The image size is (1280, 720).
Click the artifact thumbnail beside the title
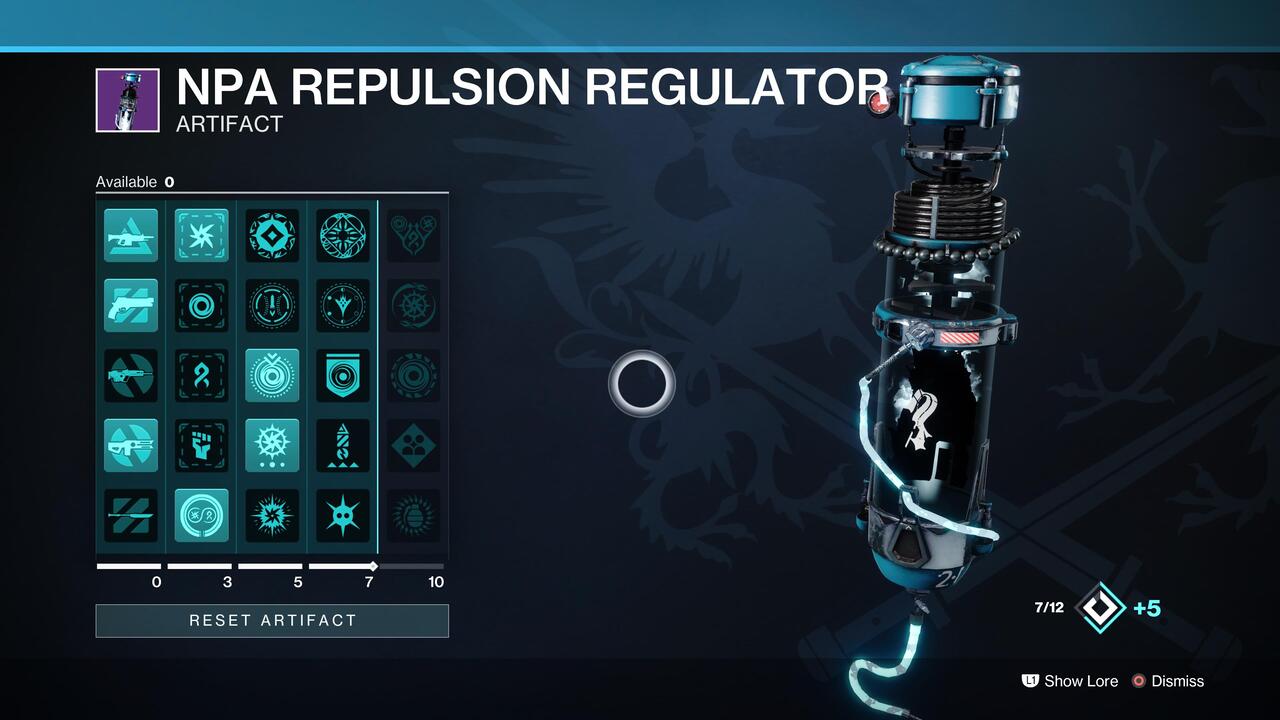pyautogui.click(x=127, y=98)
